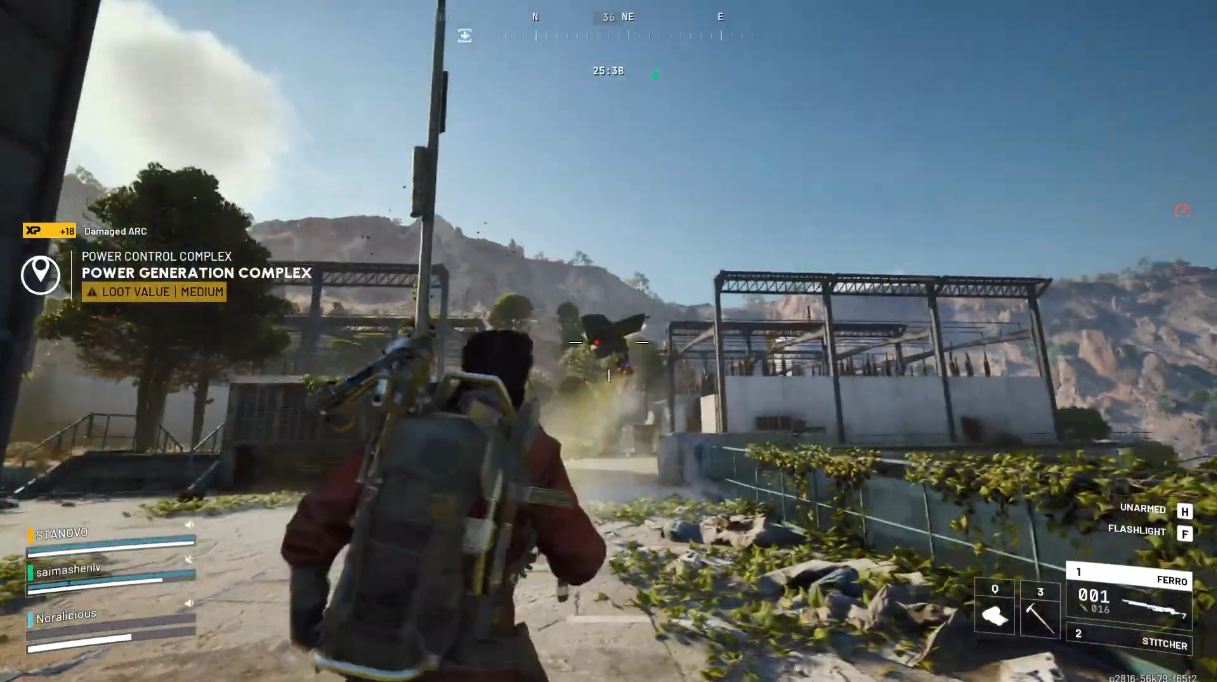Click the location pin icon
Image resolution: width=1217 pixels, height=682 pixels.
tap(40, 273)
